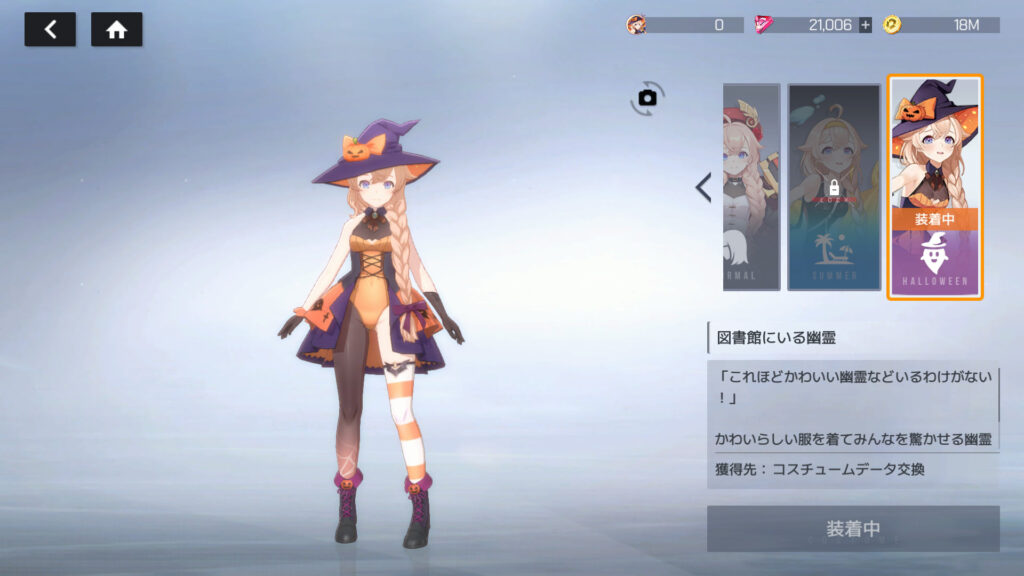Go back using the arrow button
The image size is (1024, 576).
(x=50, y=30)
